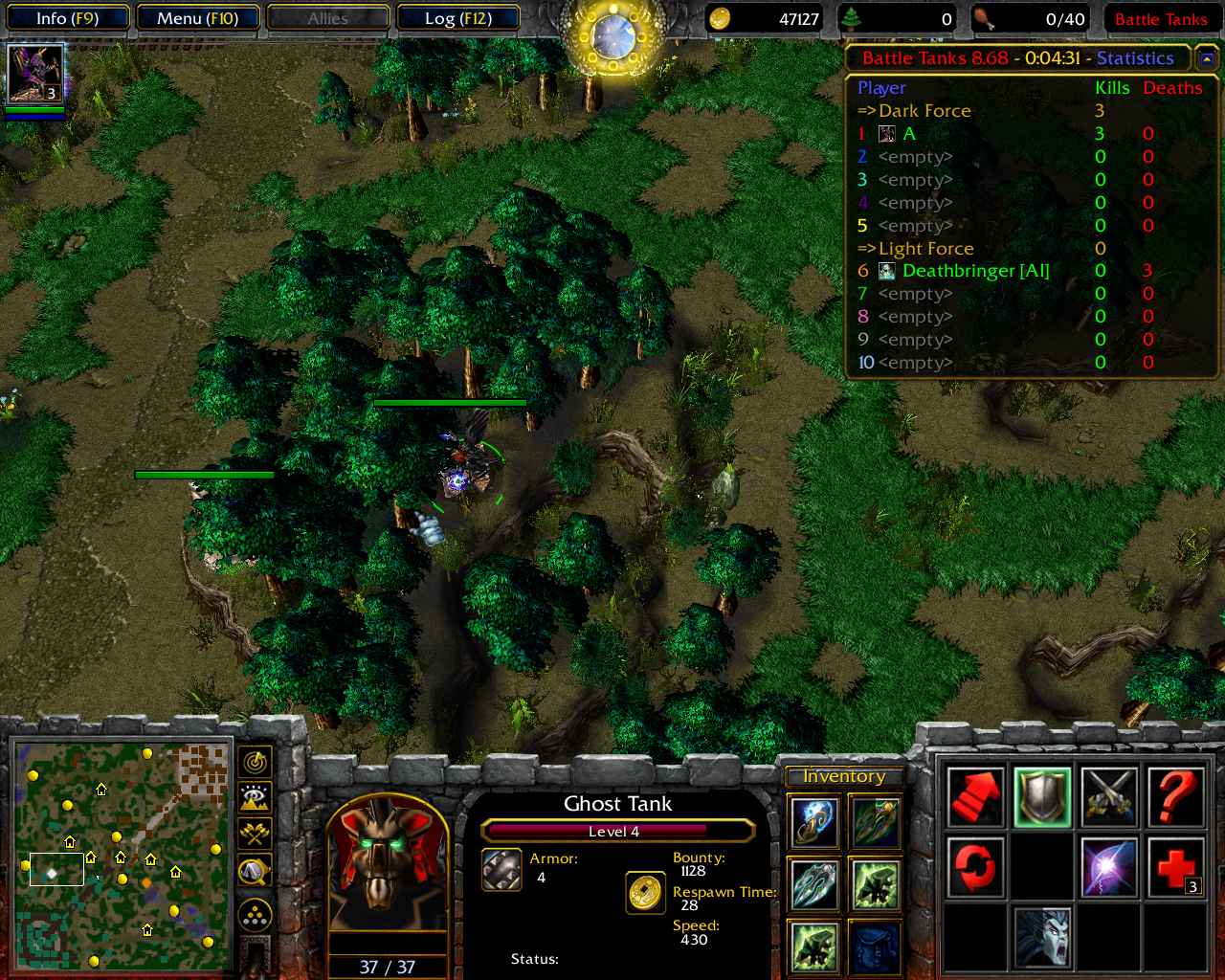The height and width of the screenshot is (980, 1225).
Task: Activate the minimap signal ping button
Action: coord(255,762)
